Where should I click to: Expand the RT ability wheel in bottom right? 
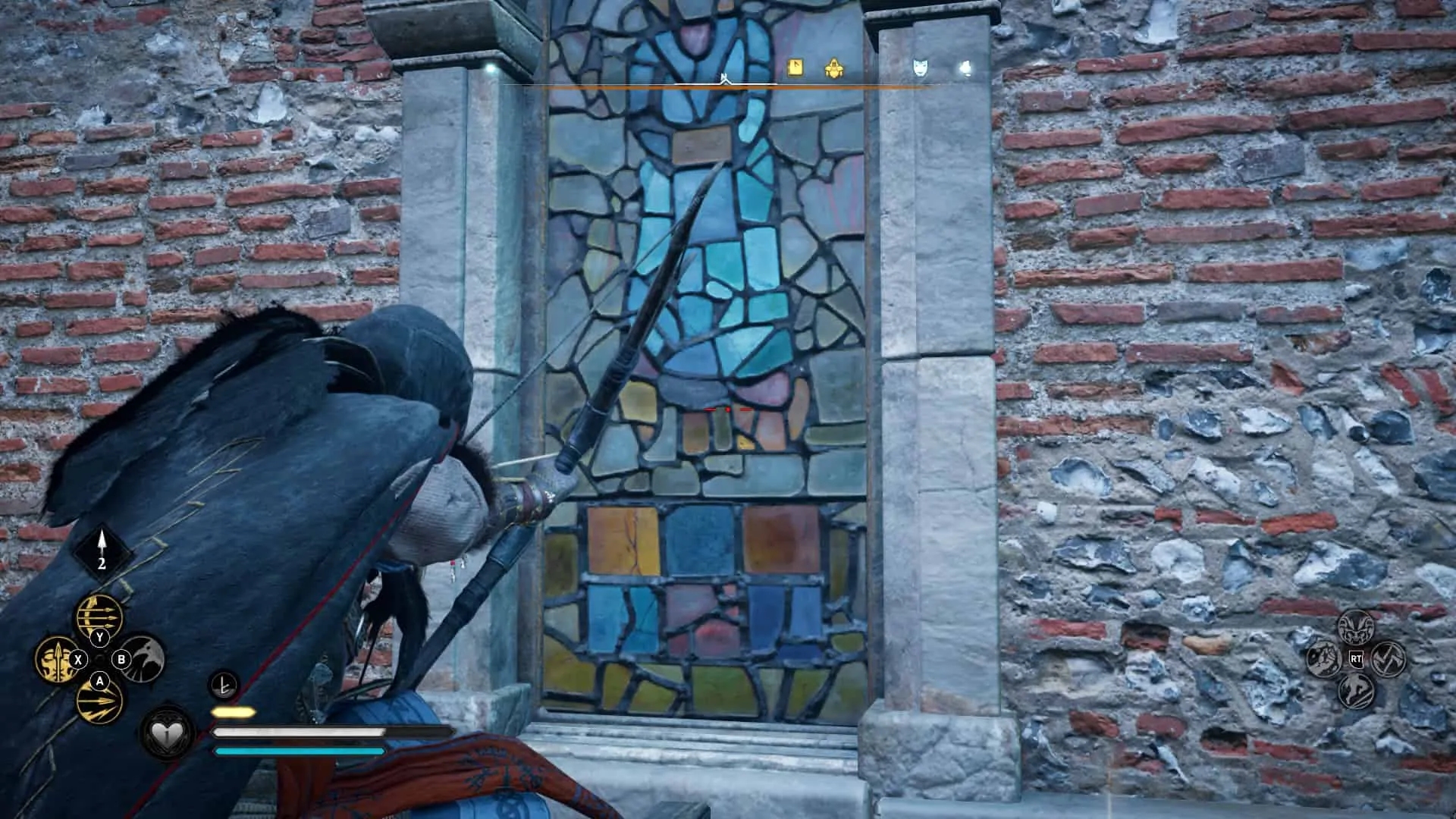pos(1357,659)
